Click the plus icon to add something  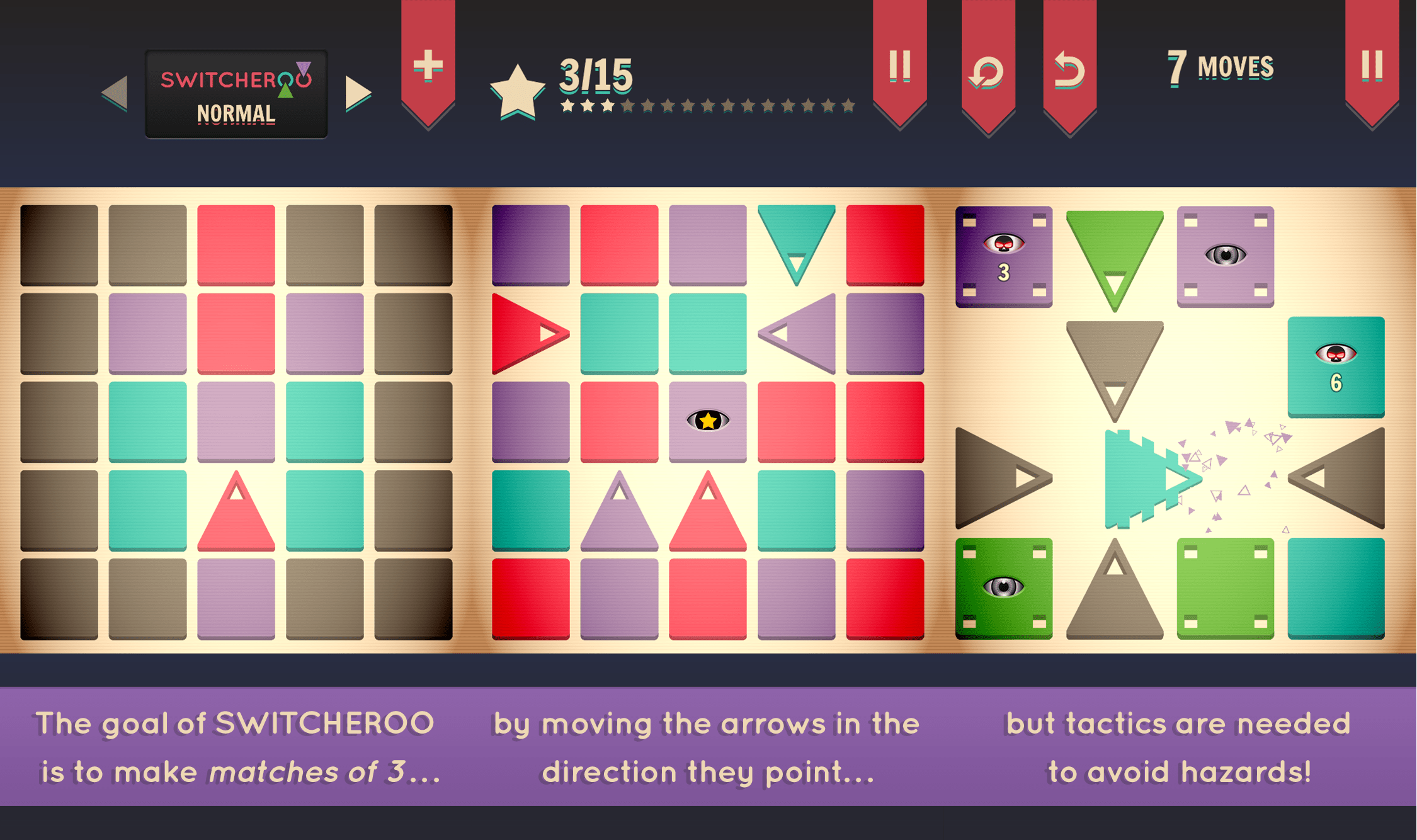428,65
